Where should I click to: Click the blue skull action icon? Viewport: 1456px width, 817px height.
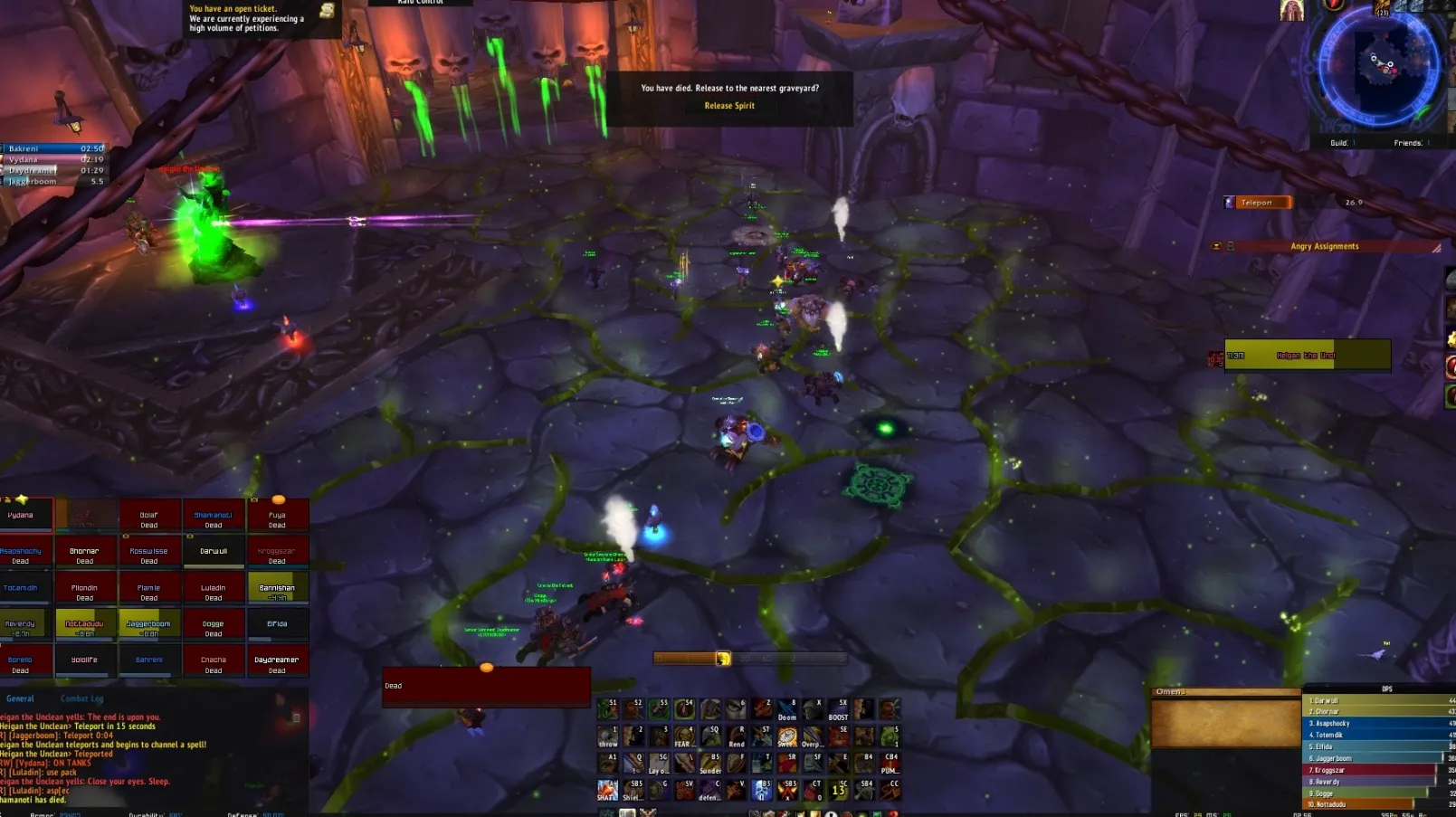click(x=762, y=790)
